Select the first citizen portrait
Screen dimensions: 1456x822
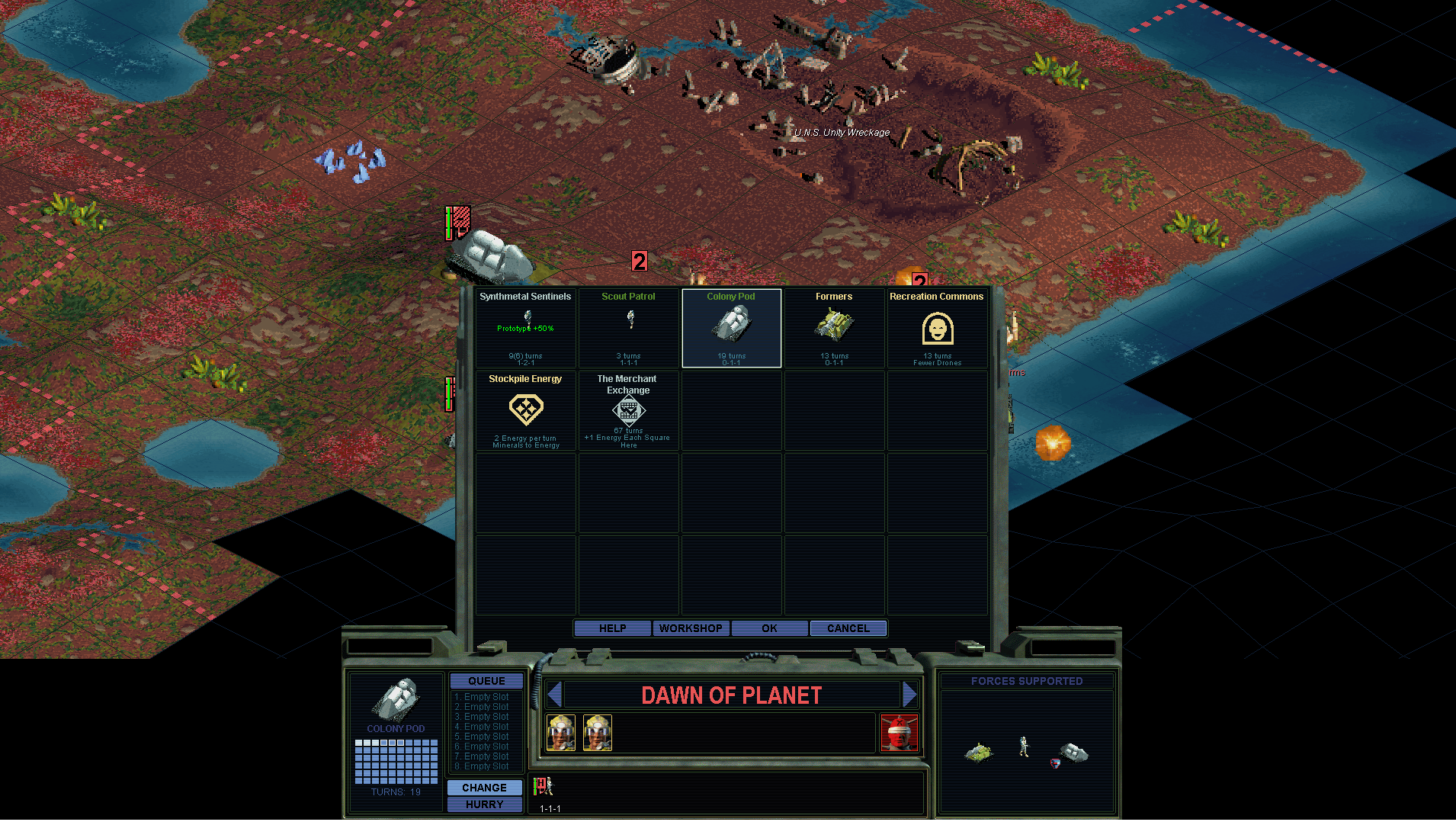(561, 733)
